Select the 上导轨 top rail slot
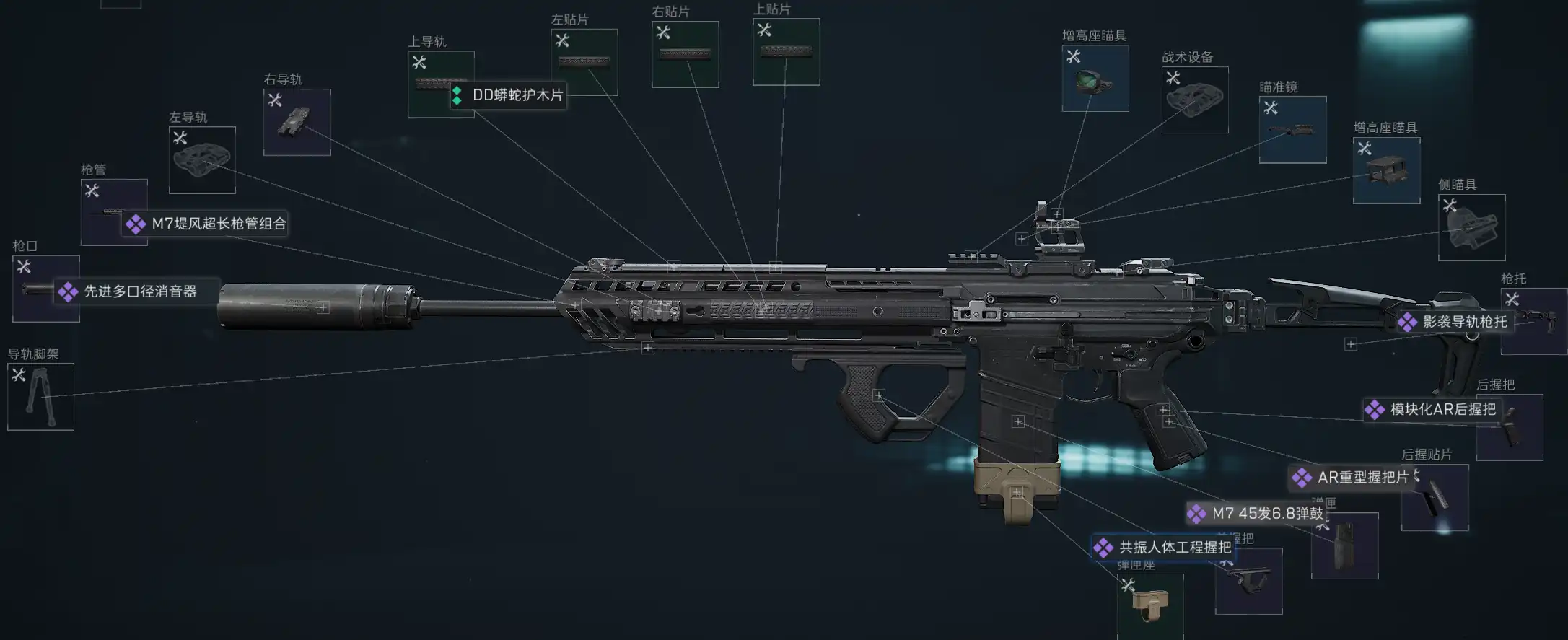Image resolution: width=1568 pixels, height=640 pixels. coord(440,84)
